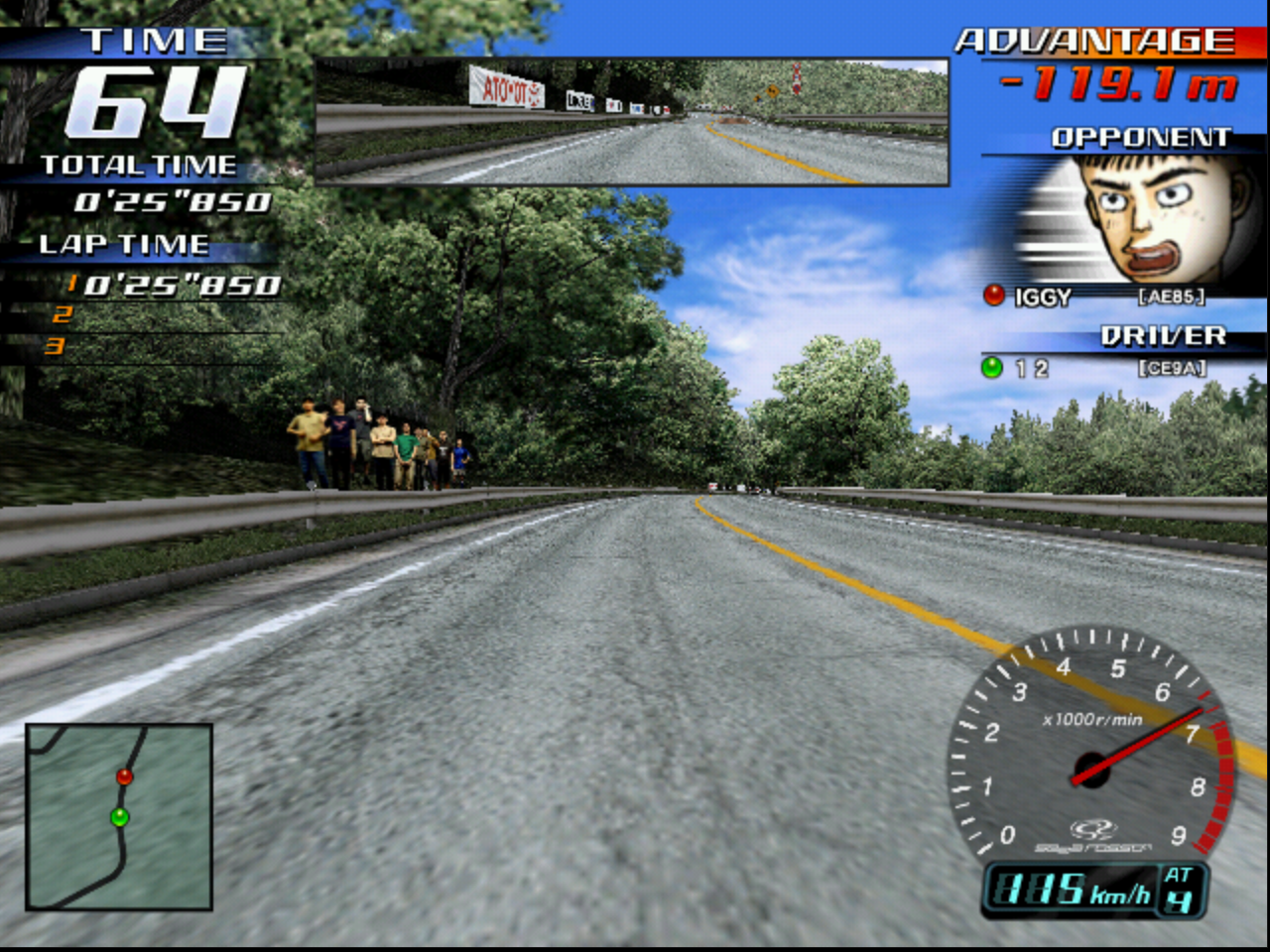
Task: Click the AT gear indicator icon
Action: pos(1182,890)
